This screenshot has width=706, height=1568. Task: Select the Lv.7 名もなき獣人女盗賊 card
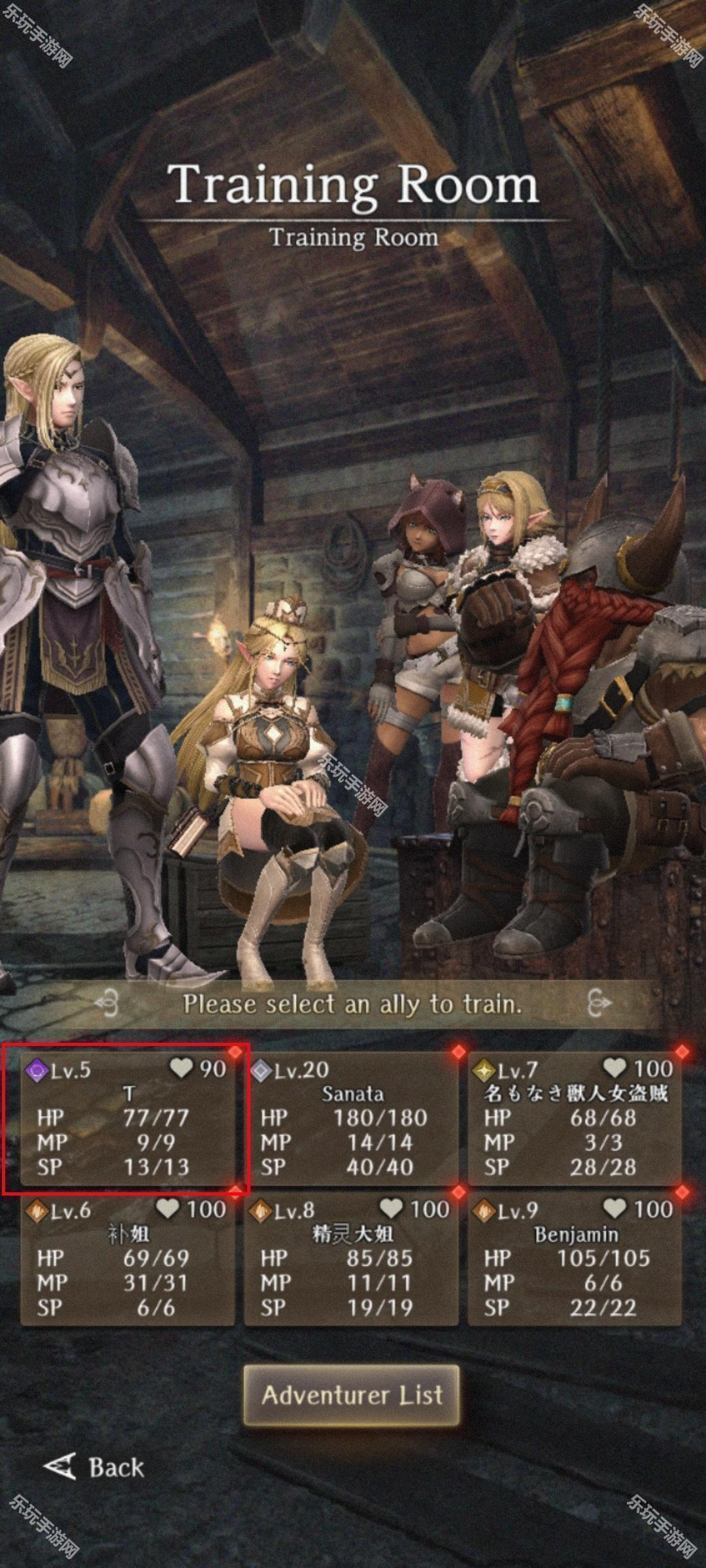pos(575,1119)
